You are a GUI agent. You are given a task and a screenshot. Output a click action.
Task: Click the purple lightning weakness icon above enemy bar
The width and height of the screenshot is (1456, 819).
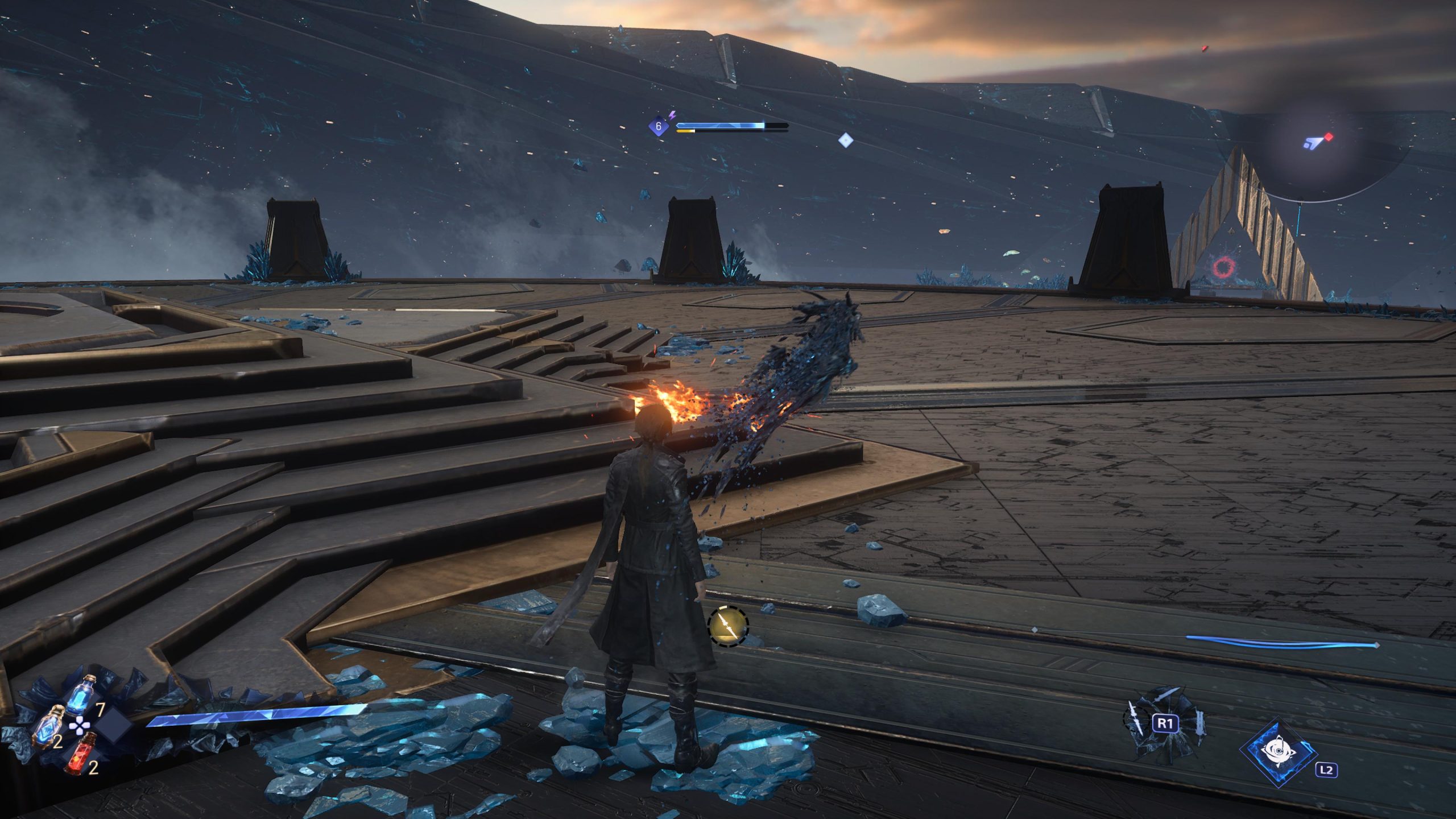672,115
